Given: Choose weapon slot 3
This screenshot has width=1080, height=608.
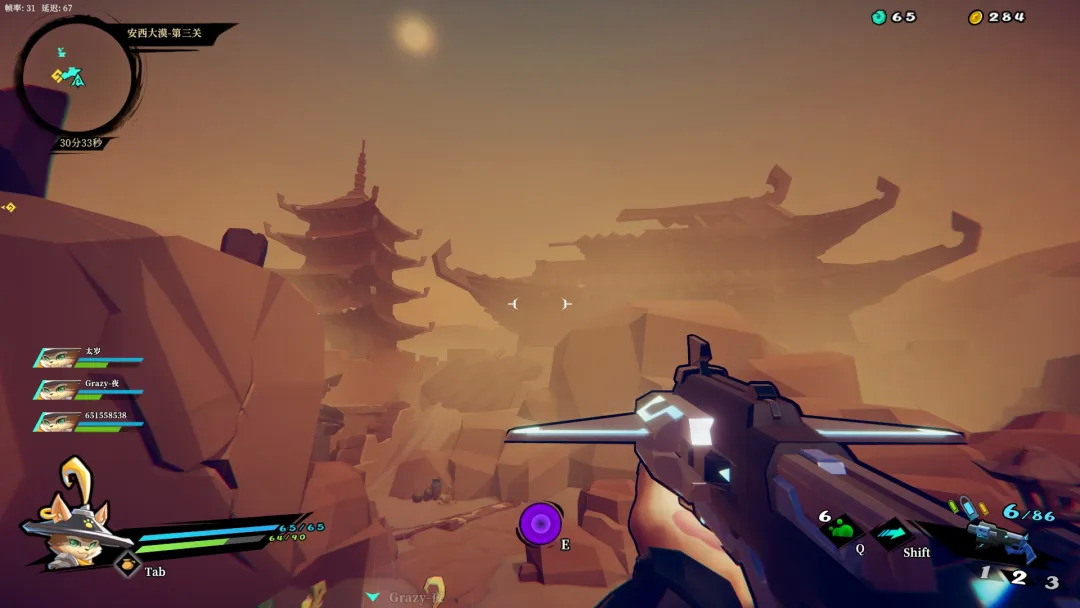Looking at the screenshot, I should [1051, 582].
